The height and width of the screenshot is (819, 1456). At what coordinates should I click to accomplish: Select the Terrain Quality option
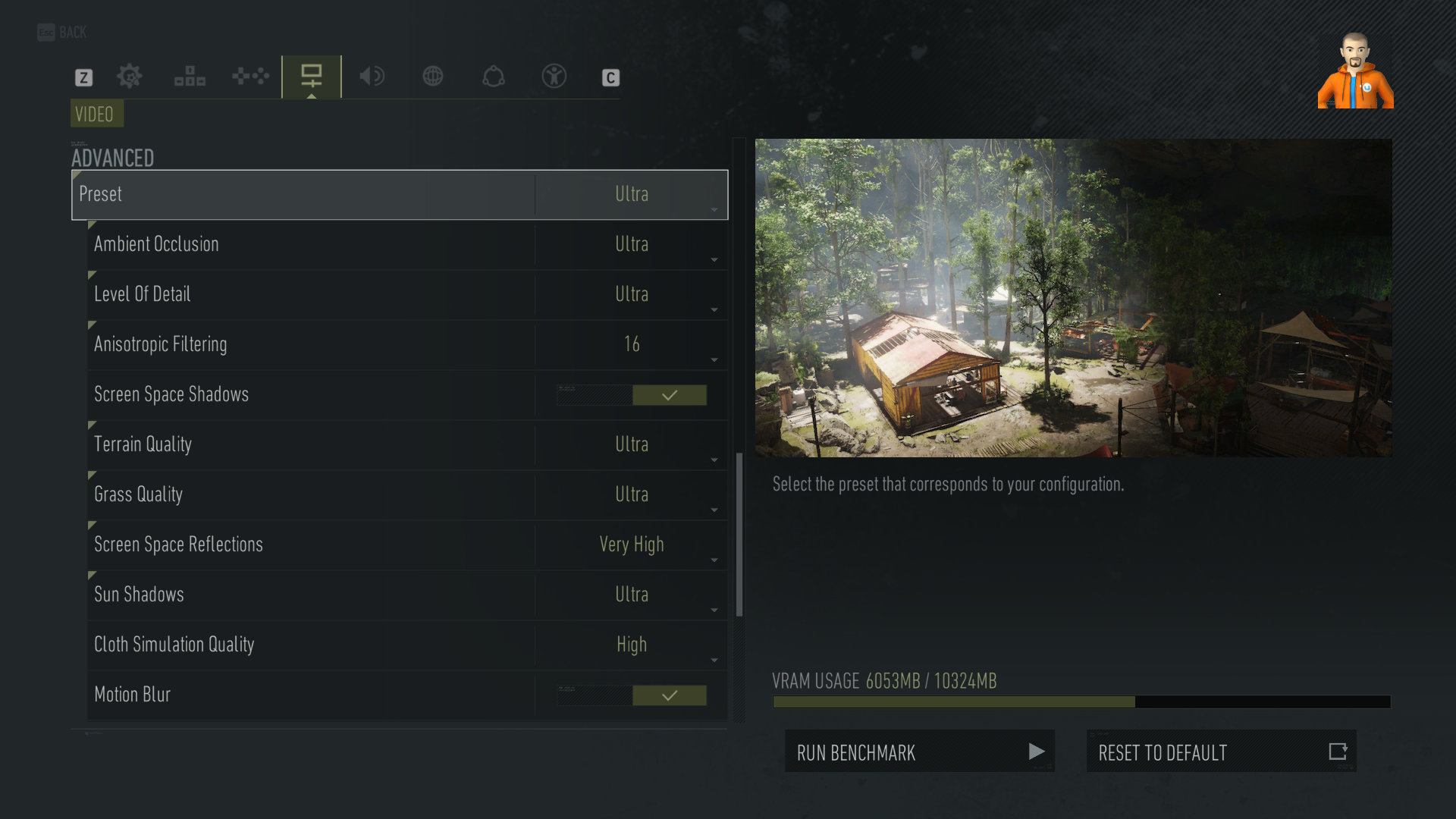pos(631,445)
